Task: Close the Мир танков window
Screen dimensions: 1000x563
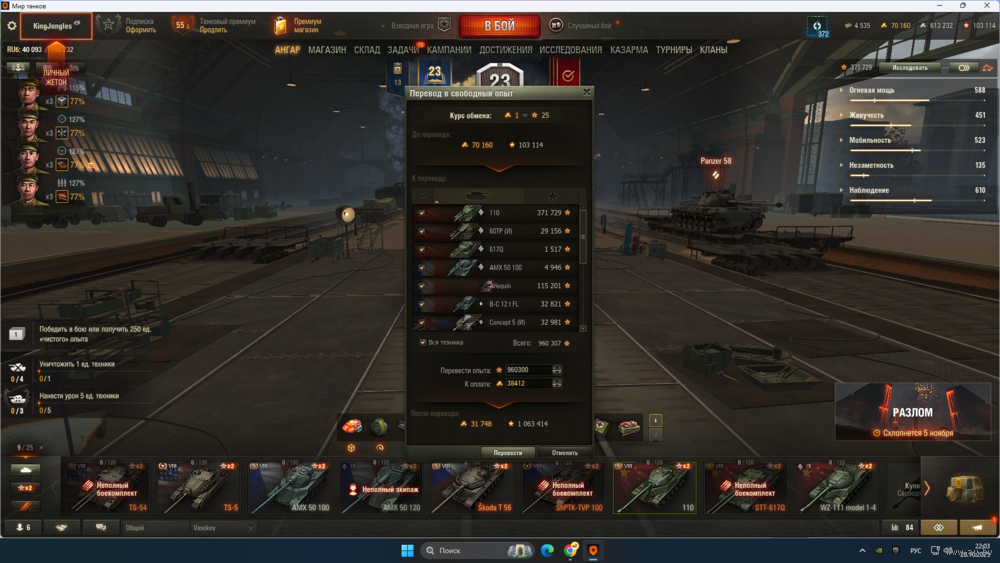Action: pyautogui.click(x=985, y=5)
